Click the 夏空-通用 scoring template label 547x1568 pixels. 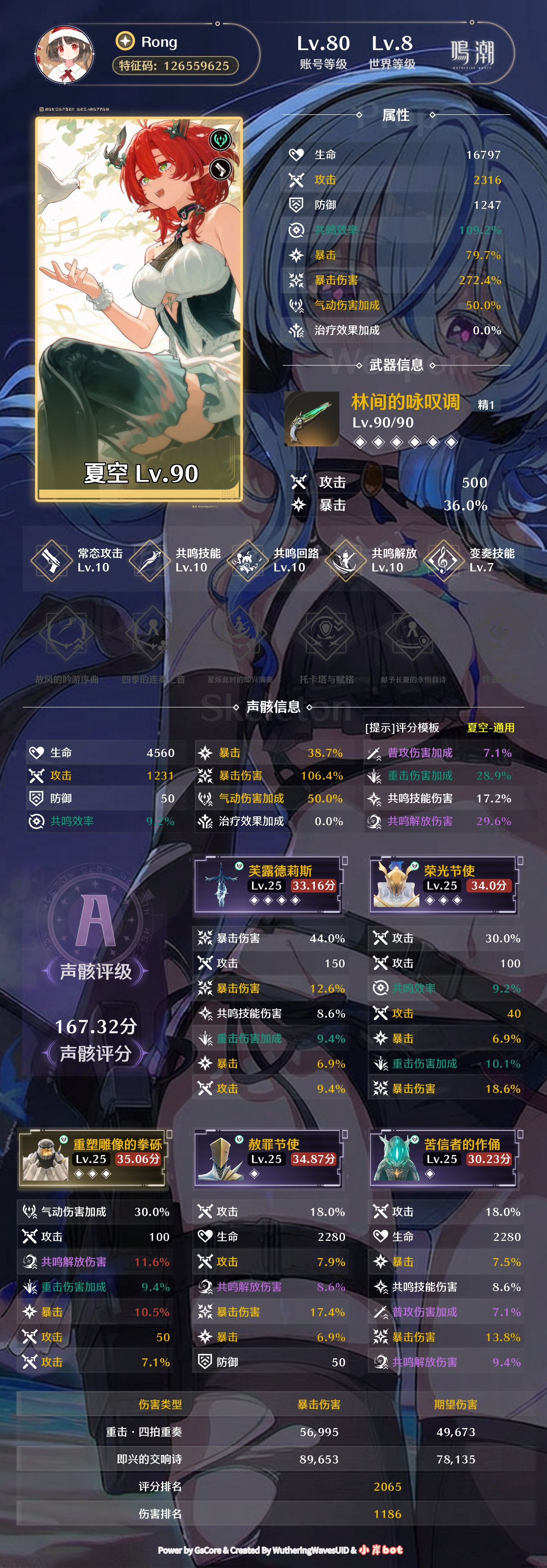[x=490, y=728]
